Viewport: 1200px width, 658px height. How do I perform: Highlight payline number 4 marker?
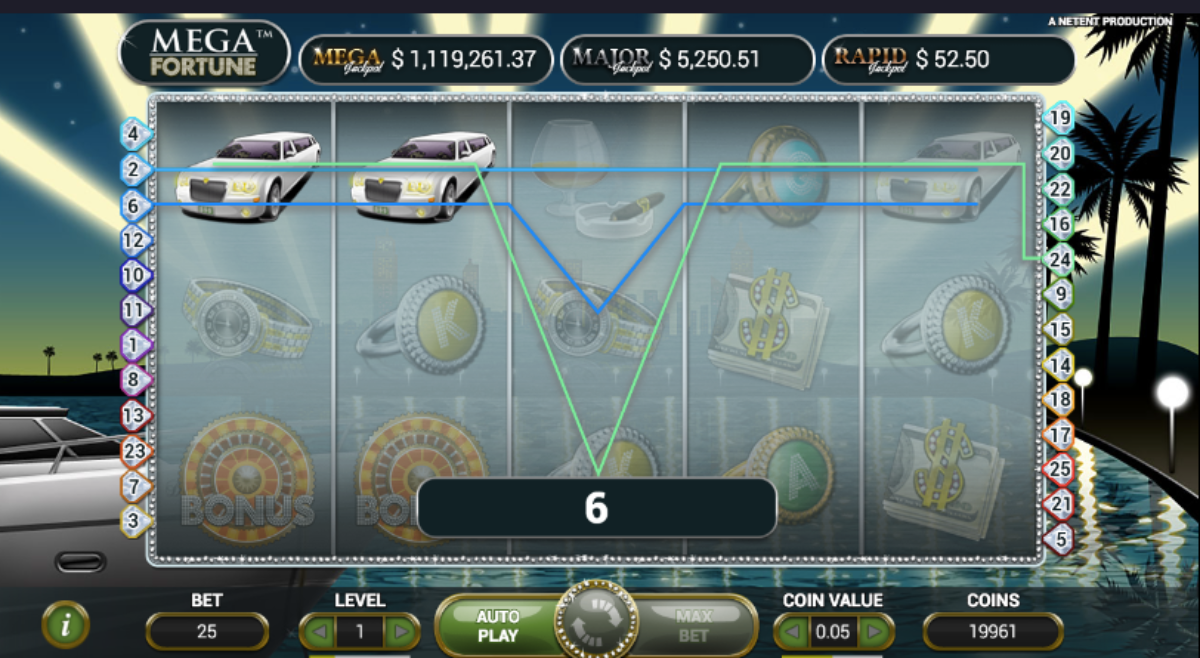(x=135, y=133)
